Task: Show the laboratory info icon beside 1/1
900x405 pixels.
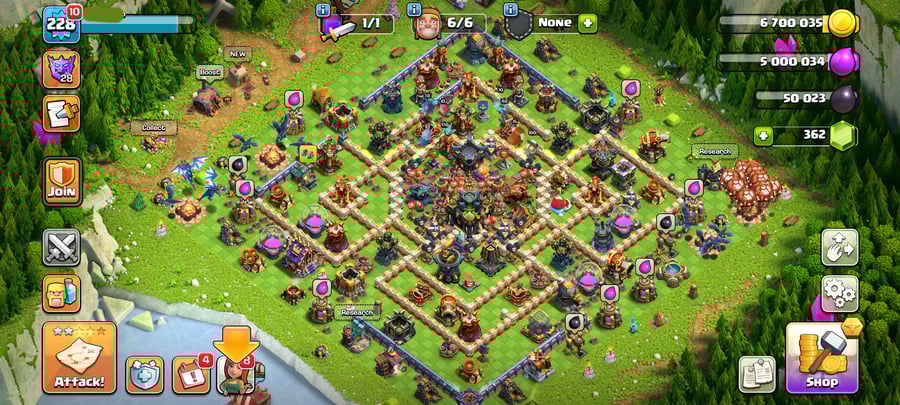Action: [323, 10]
